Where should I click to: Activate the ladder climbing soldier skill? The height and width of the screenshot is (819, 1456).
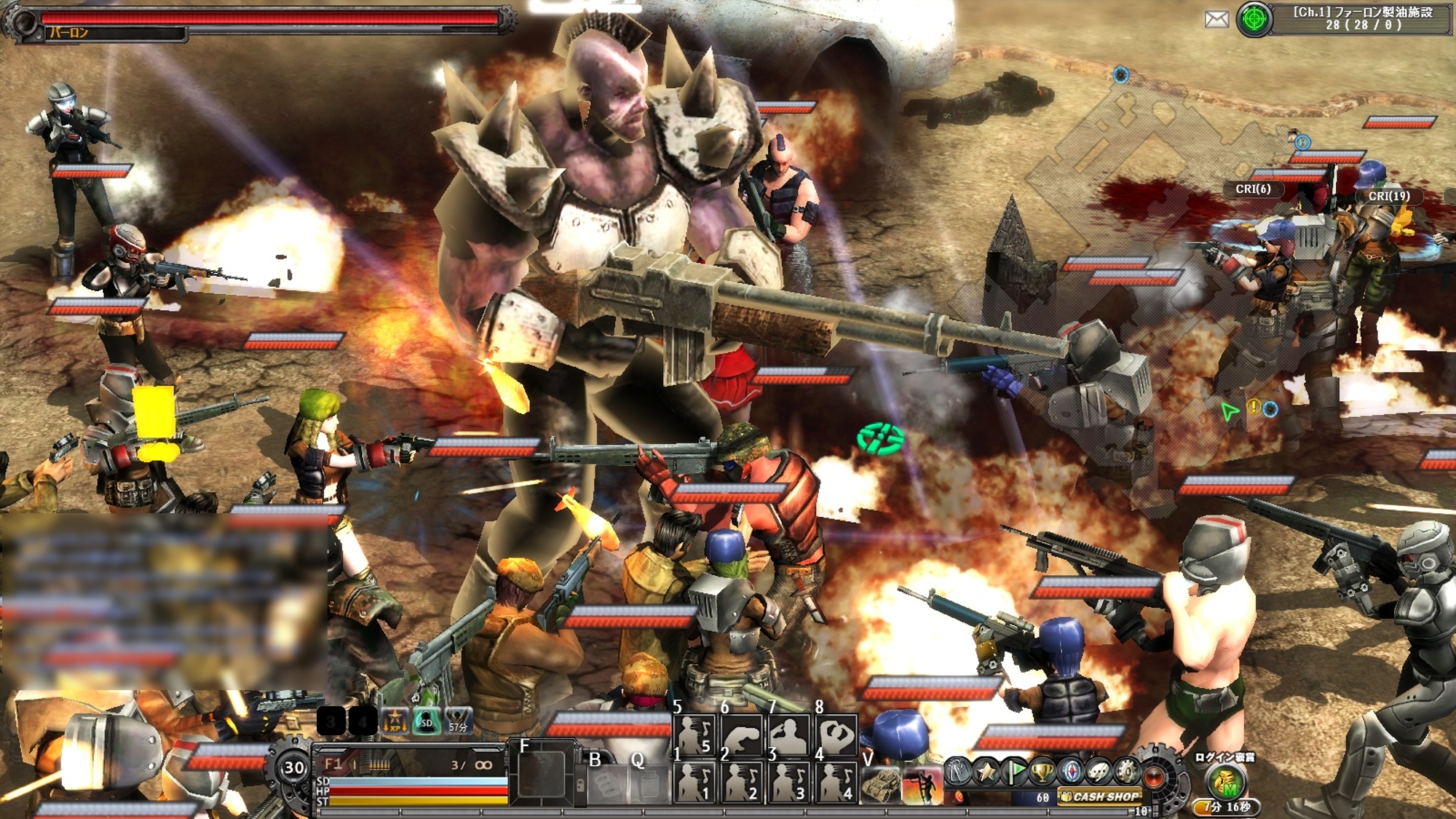pos(922,785)
